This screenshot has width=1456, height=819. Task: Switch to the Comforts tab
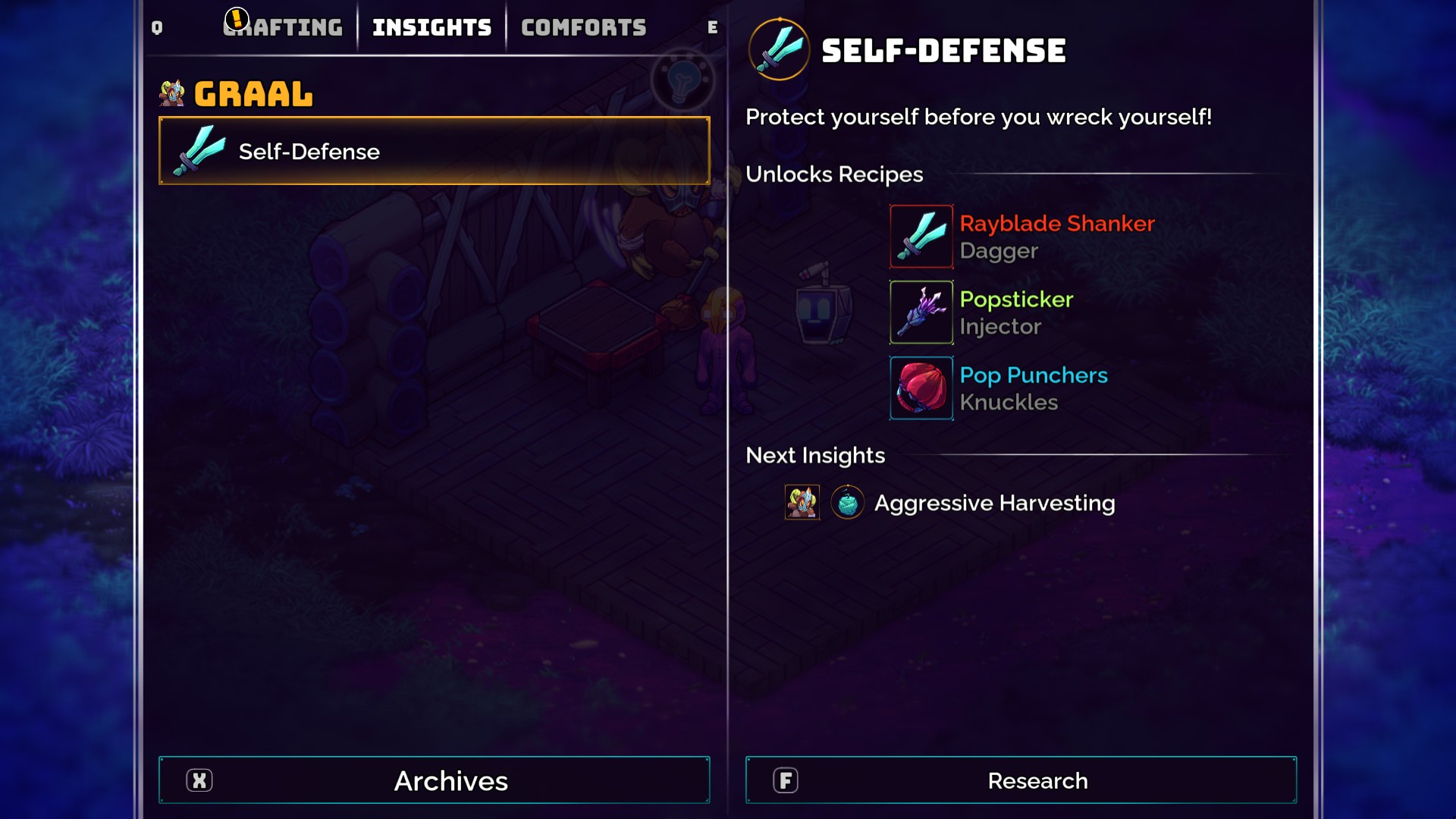[x=582, y=26]
